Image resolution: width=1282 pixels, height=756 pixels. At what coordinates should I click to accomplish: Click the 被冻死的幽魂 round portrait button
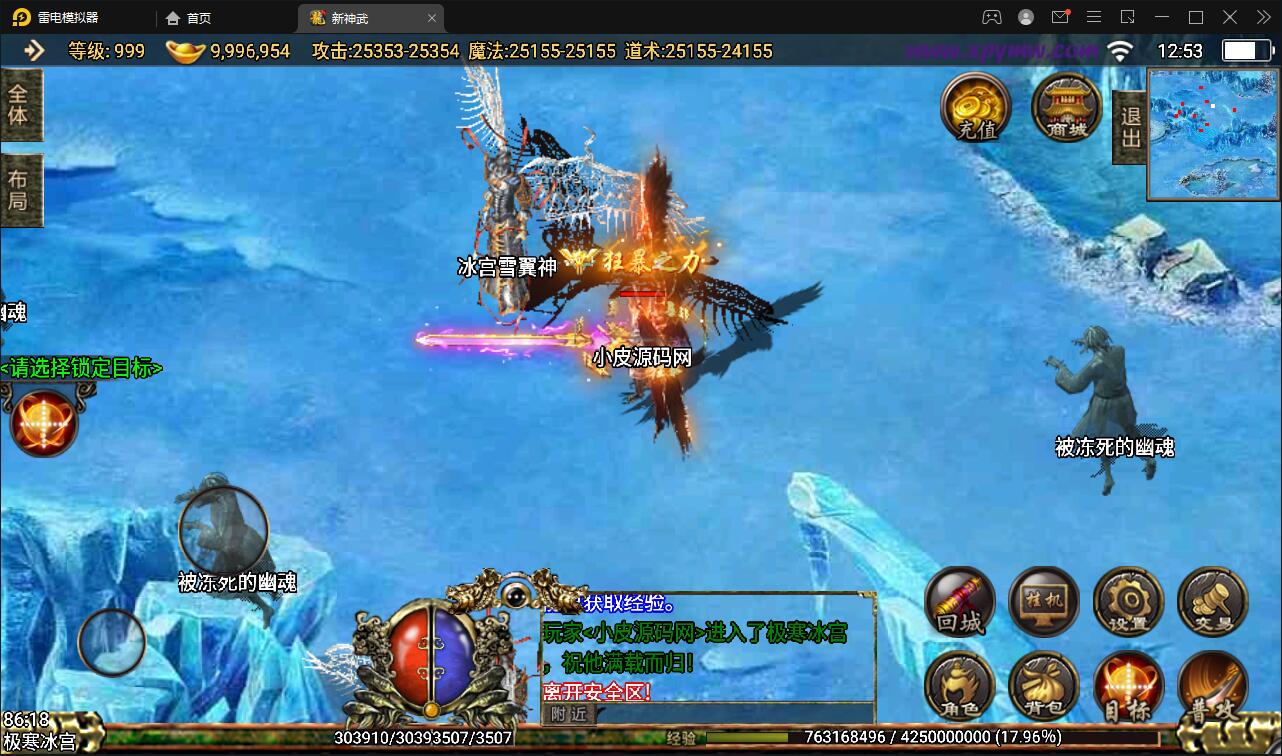pos(223,528)
